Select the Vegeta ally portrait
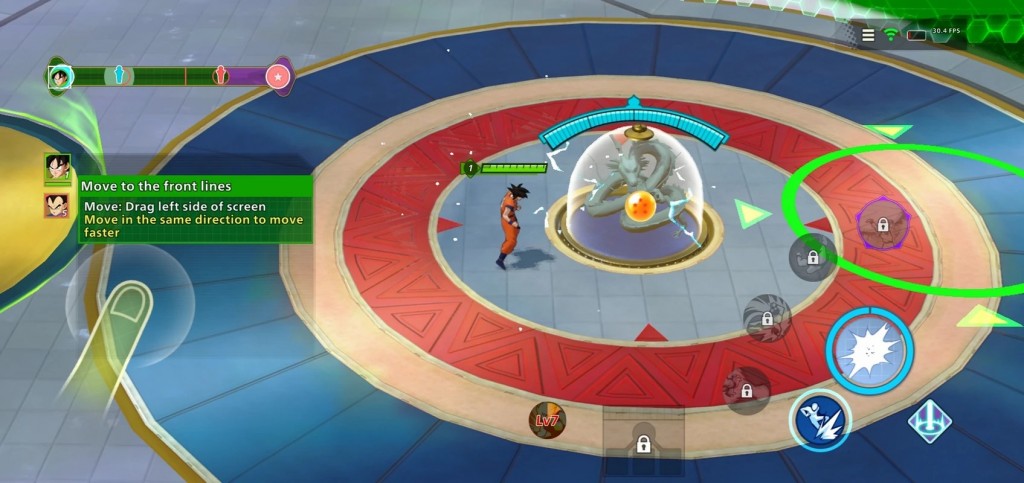The image size is (1024, 483). point(57,206)
